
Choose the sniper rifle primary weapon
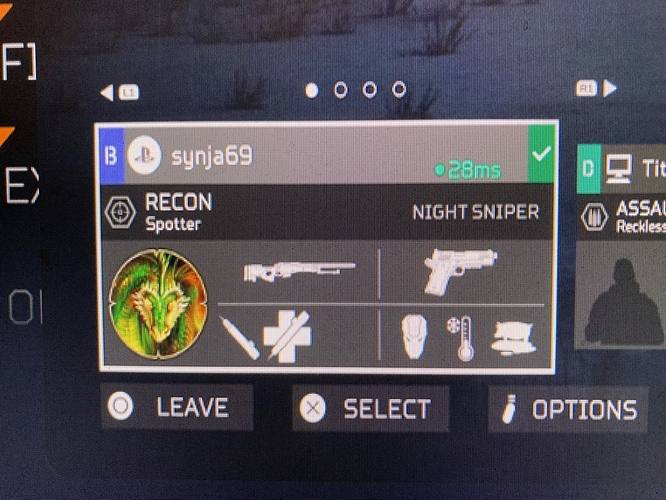coord(299,272)
